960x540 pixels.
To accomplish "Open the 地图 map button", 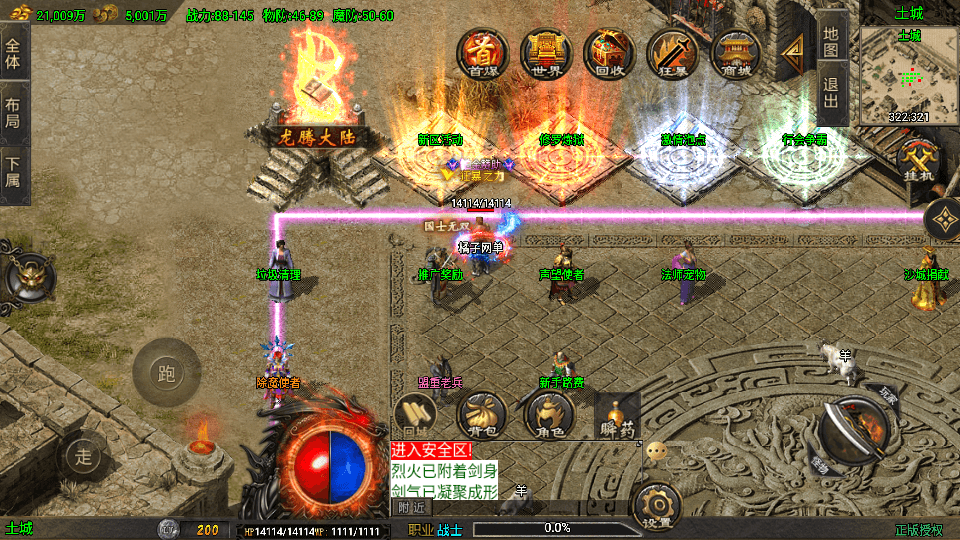I will coord(832,40).
